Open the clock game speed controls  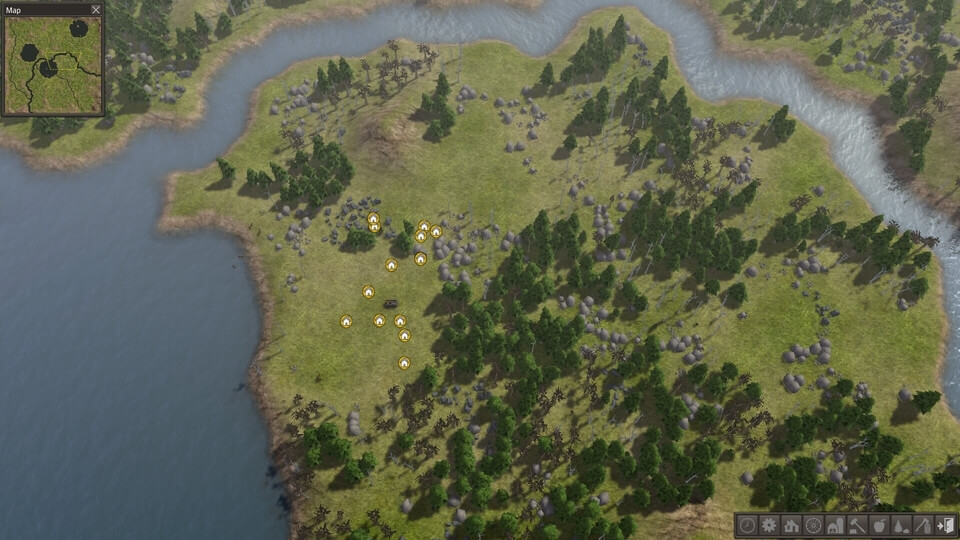tap(747, 525)
